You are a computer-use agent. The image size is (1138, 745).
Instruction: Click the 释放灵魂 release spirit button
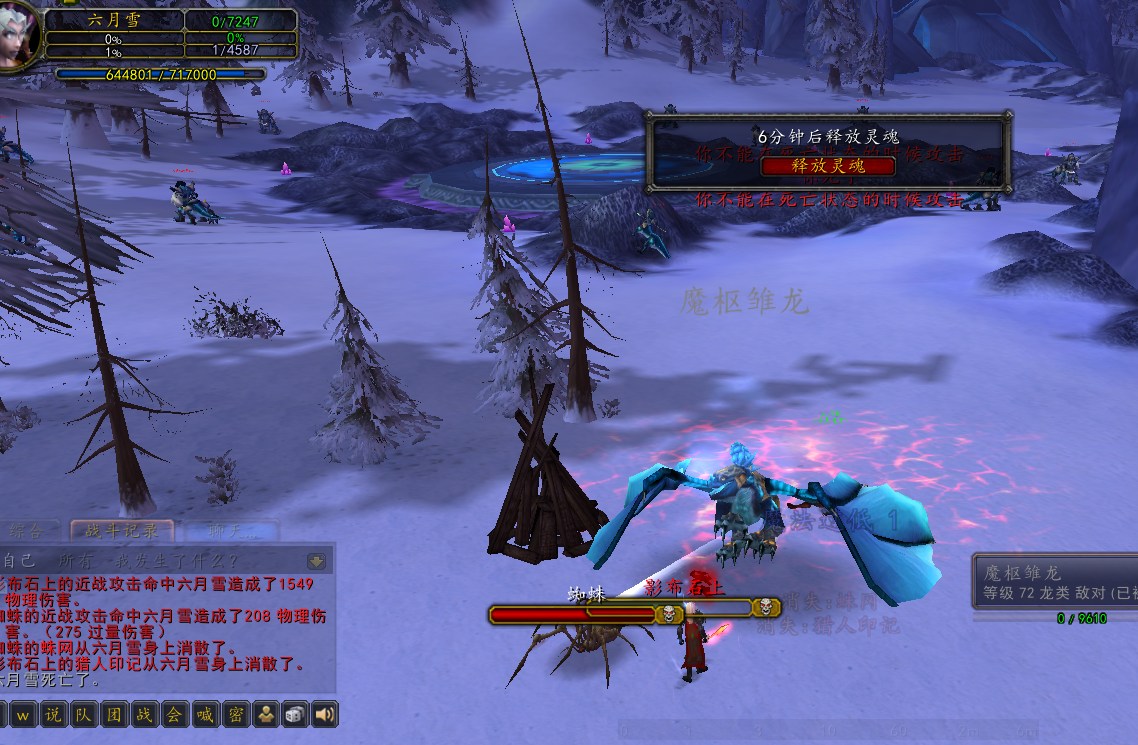point(828,166)
